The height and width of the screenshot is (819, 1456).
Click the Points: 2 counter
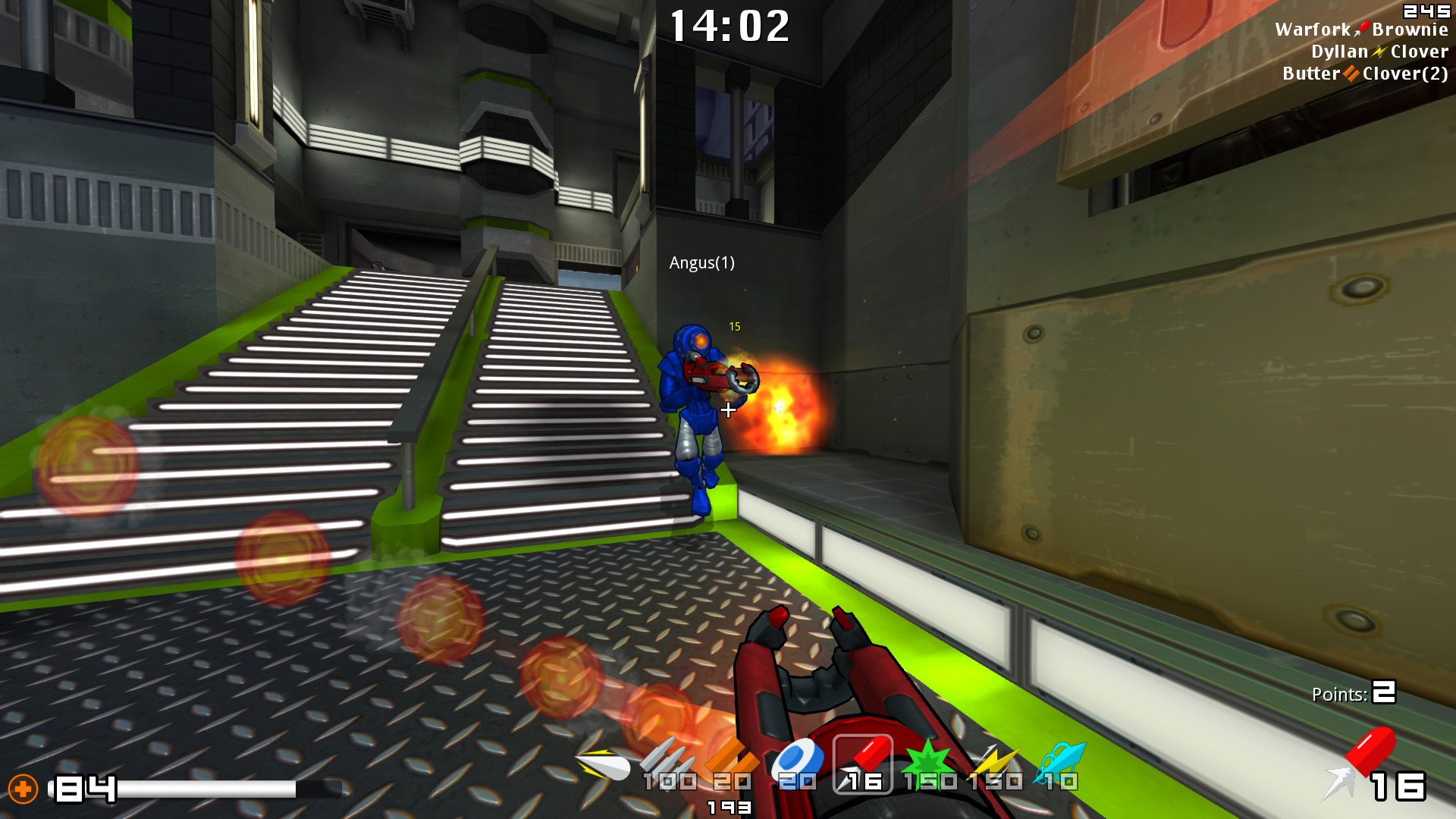[x=1354, y=692]
